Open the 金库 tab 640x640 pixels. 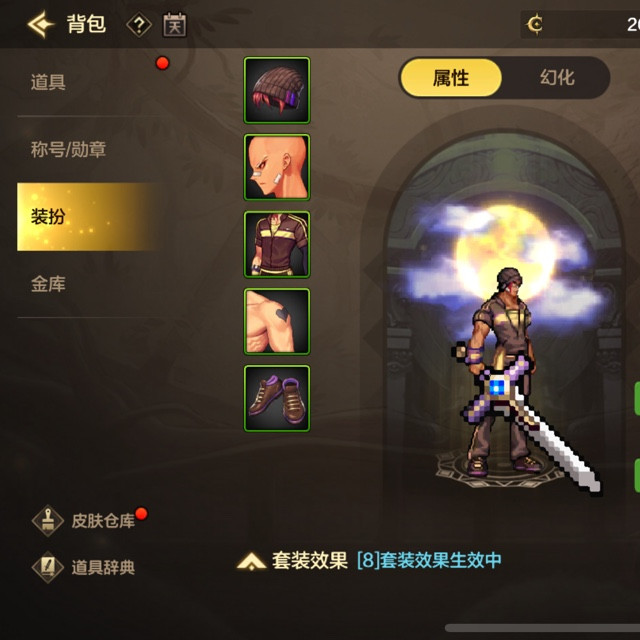click(x=48, y=285)
